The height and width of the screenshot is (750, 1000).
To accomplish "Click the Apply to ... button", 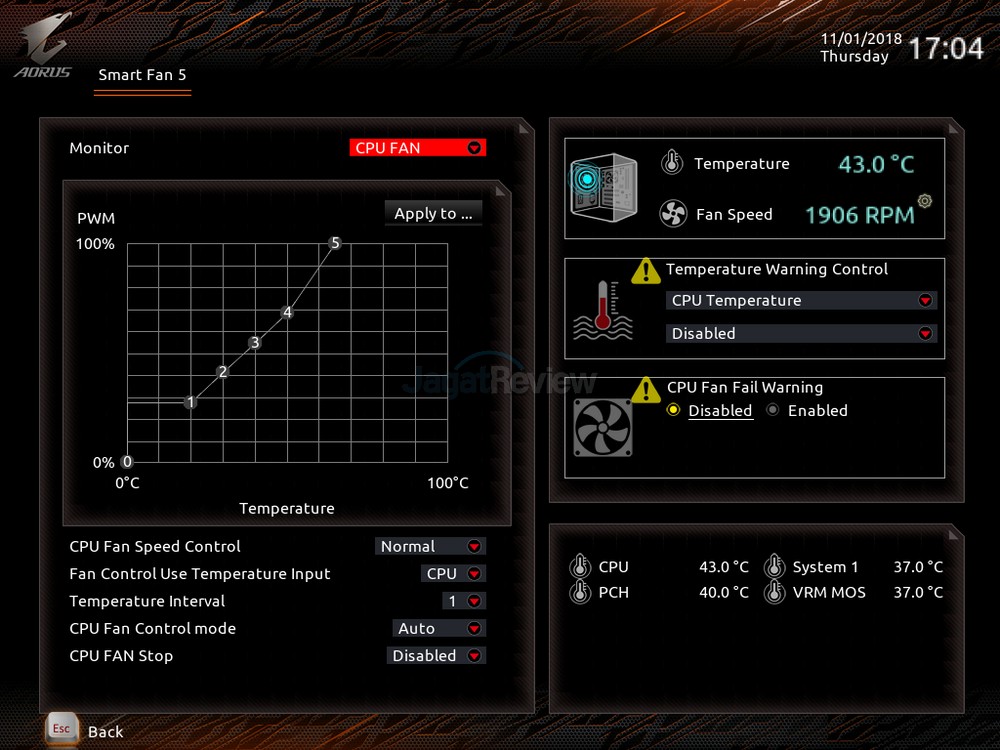I will tap(433, 213).
